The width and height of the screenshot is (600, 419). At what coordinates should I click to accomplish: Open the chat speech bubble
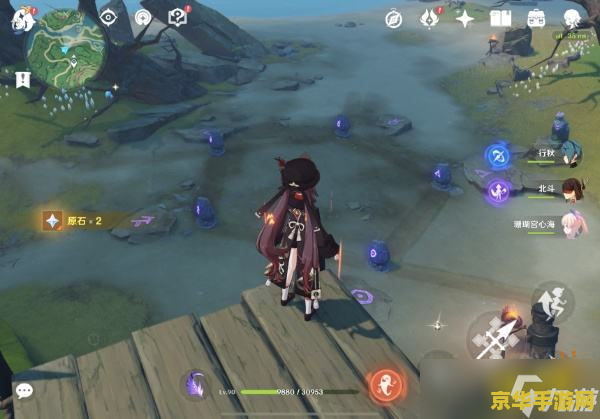click(23, 391)
